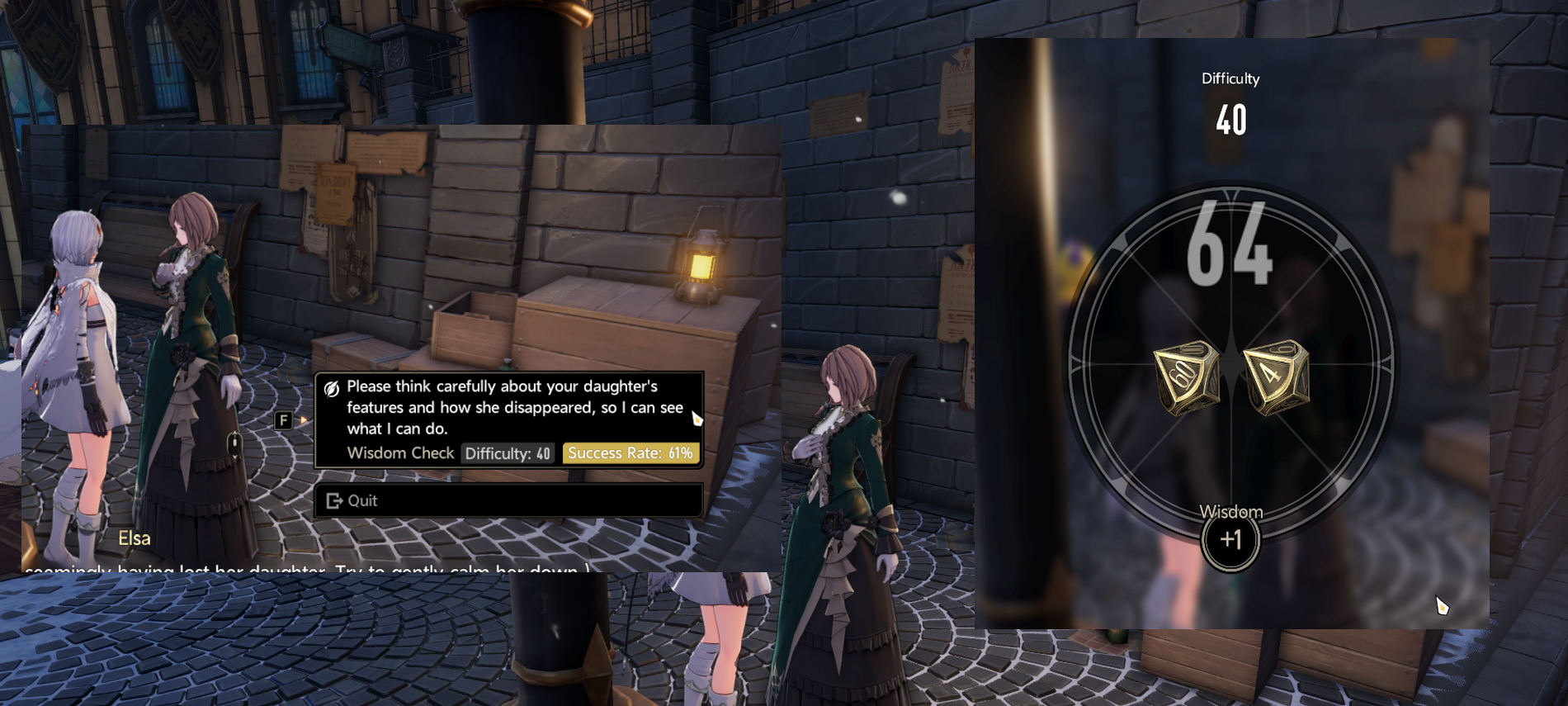This screenshot has height=706, width=1568.
Task: Choose the Wisdom Check dialogue option
Action: click(508, 419)
